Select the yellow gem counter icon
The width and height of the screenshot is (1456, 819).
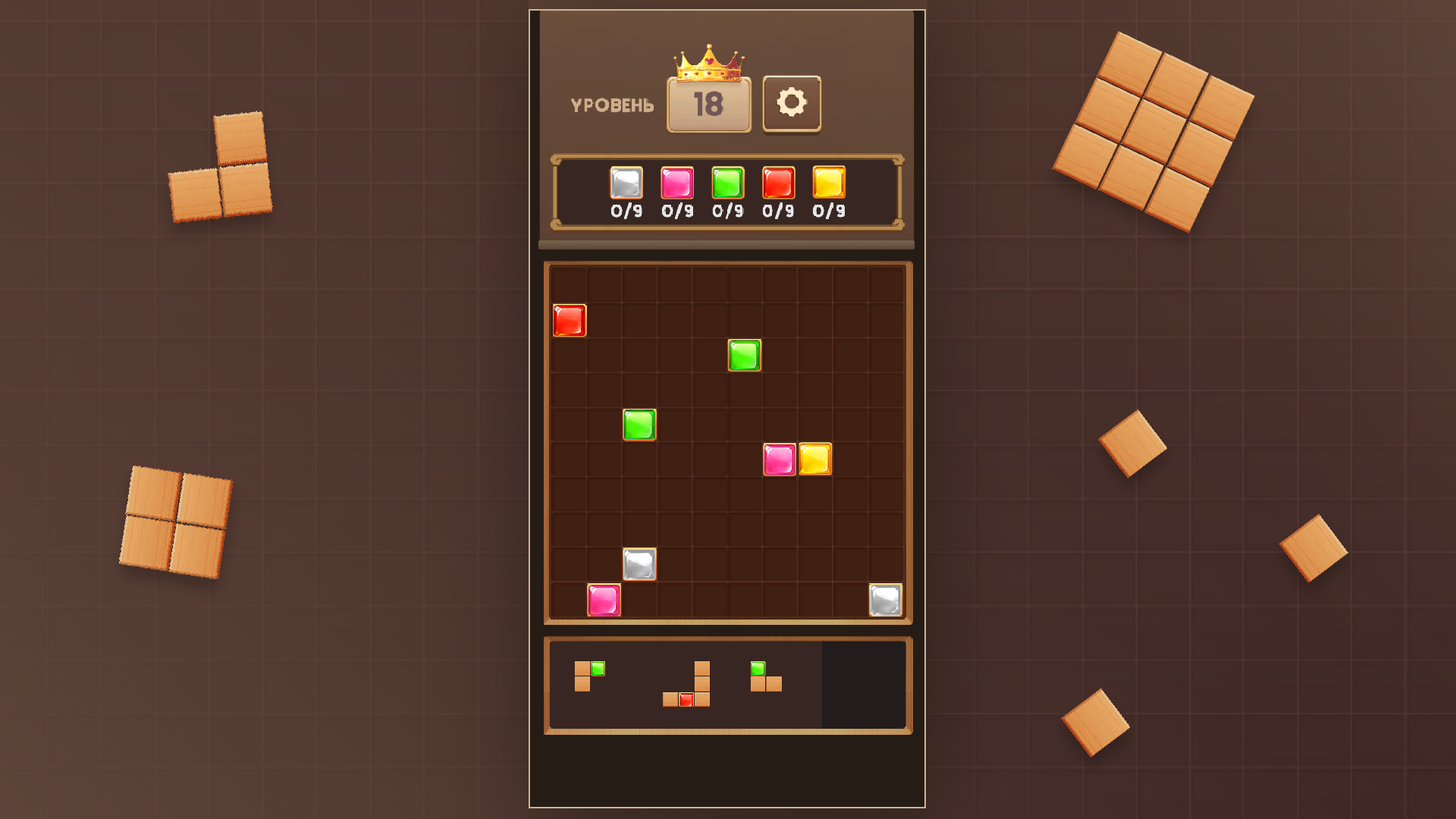coord(828,183)
